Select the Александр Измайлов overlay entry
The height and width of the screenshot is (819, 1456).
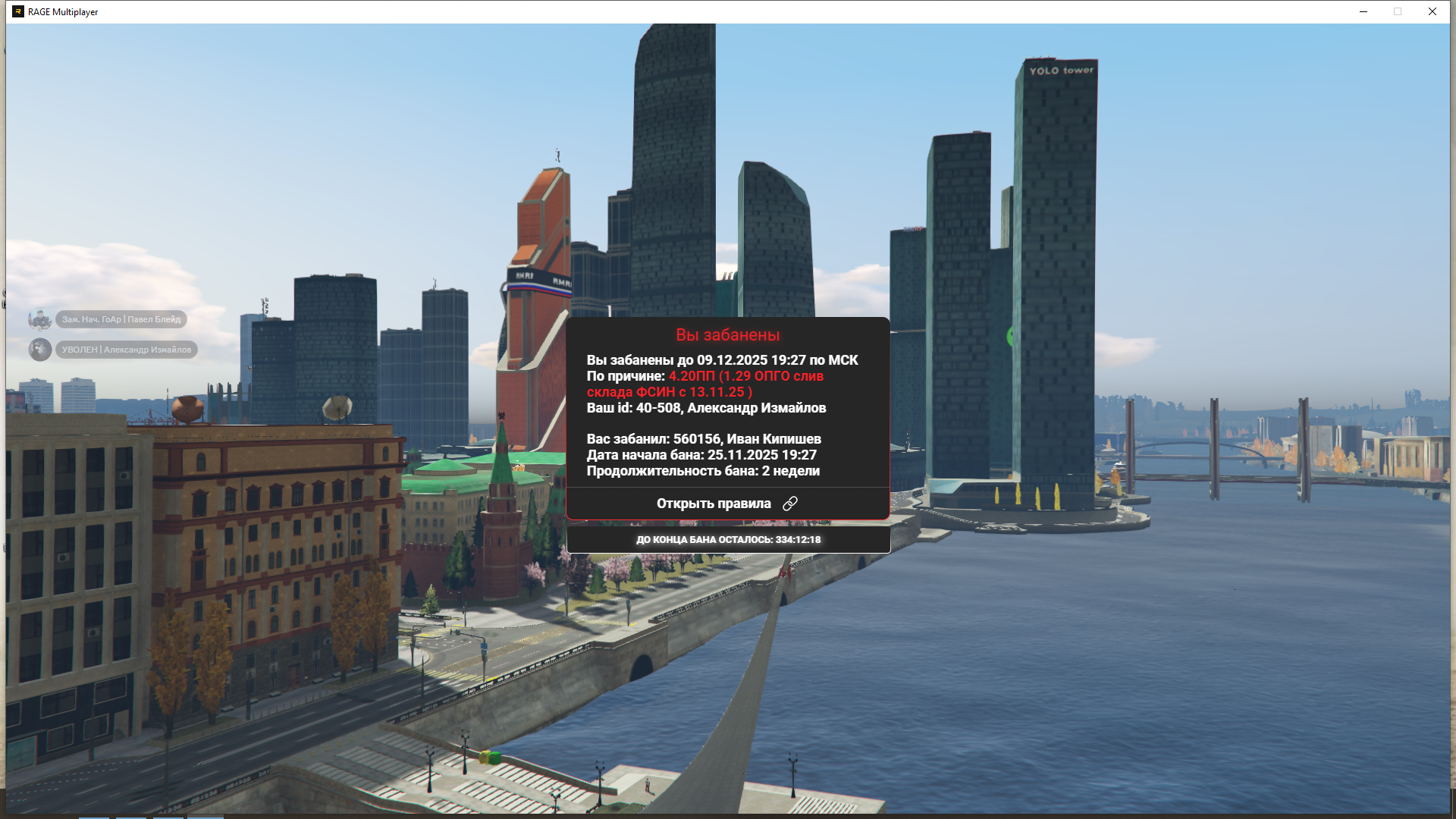(x=126, y=350)
